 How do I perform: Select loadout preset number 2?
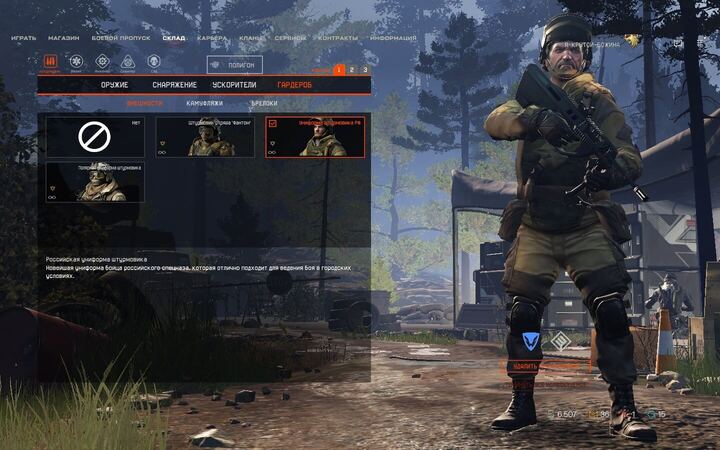click(x=352, y=70)
